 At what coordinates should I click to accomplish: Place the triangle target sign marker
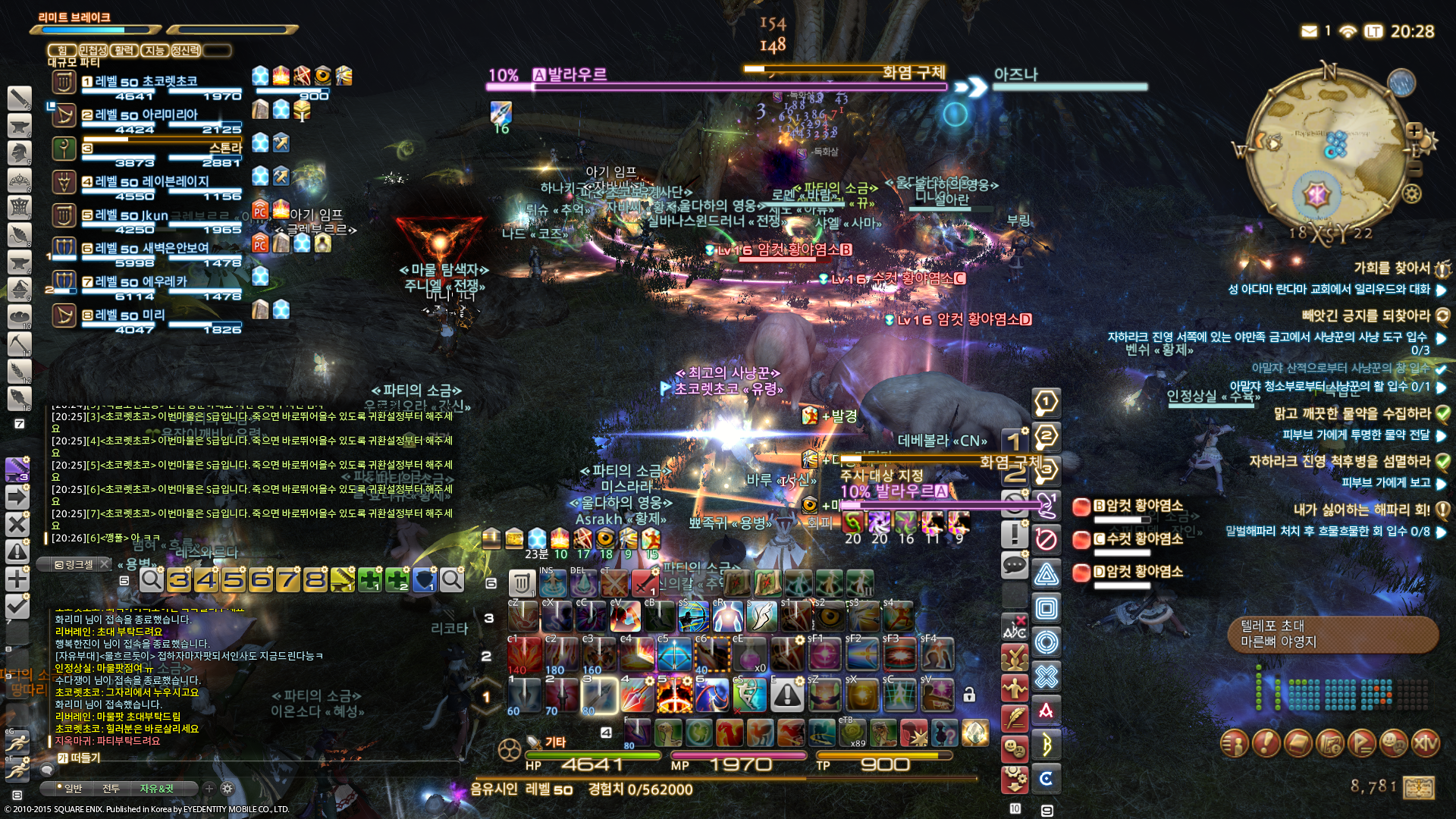tap(1046, 574)
